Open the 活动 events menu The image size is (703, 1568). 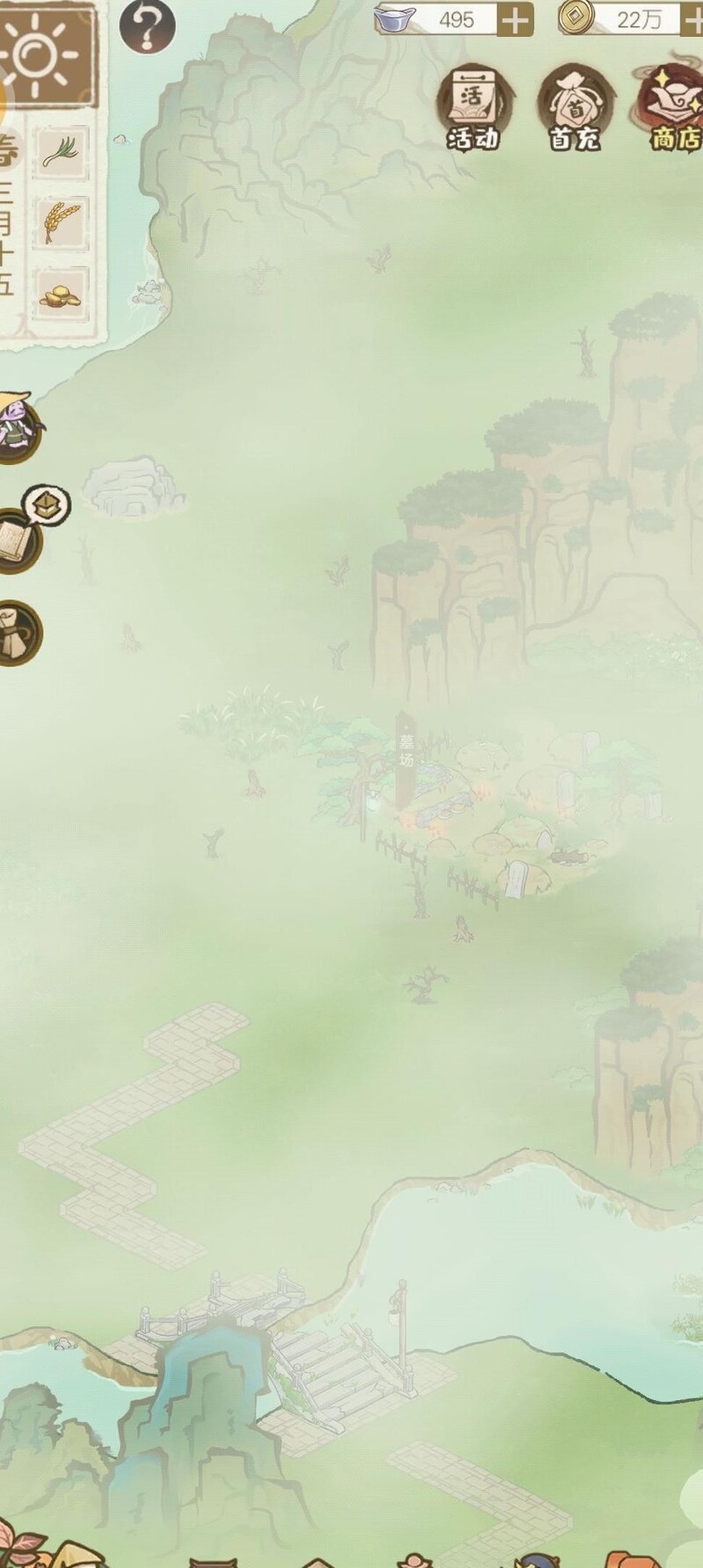473,110
